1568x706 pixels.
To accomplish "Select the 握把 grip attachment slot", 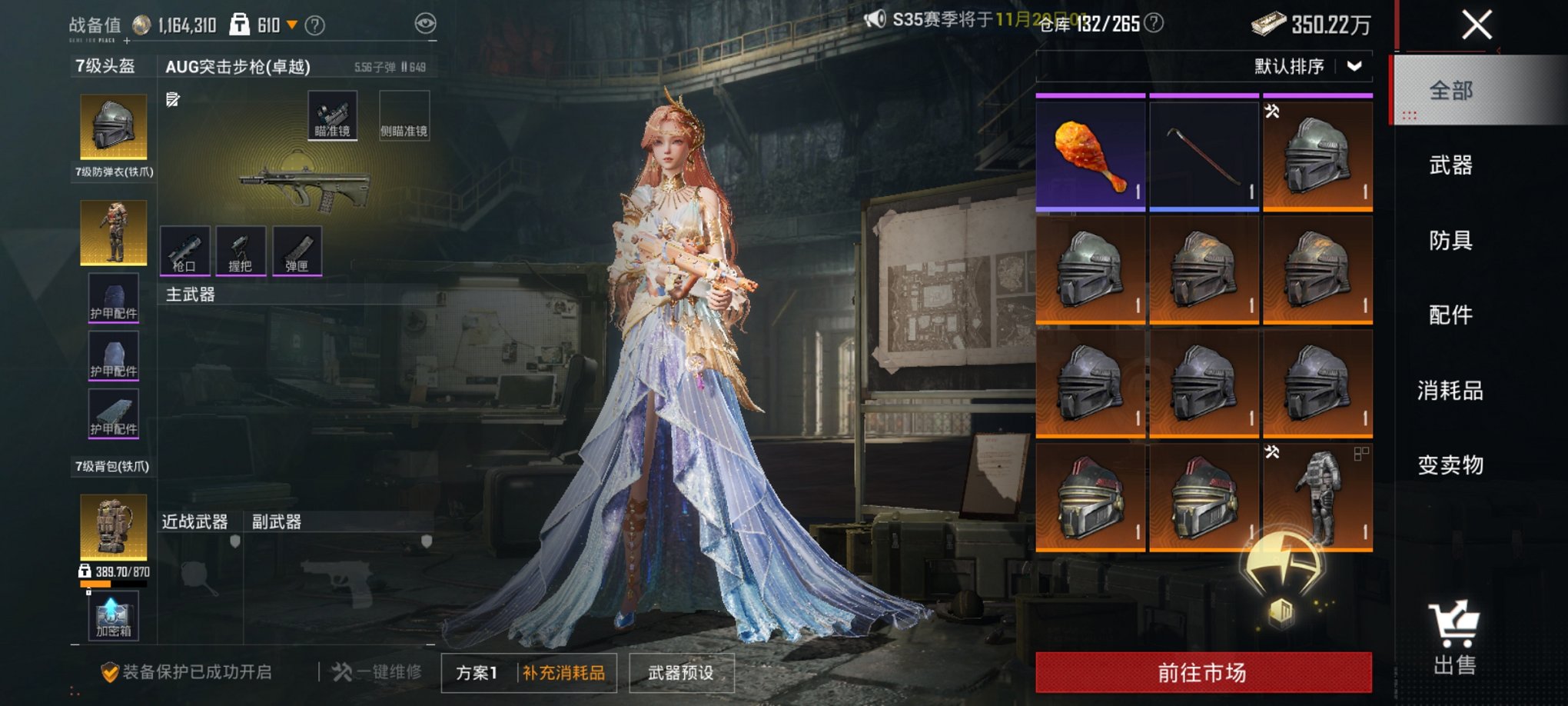I will [x=241, y=250].
